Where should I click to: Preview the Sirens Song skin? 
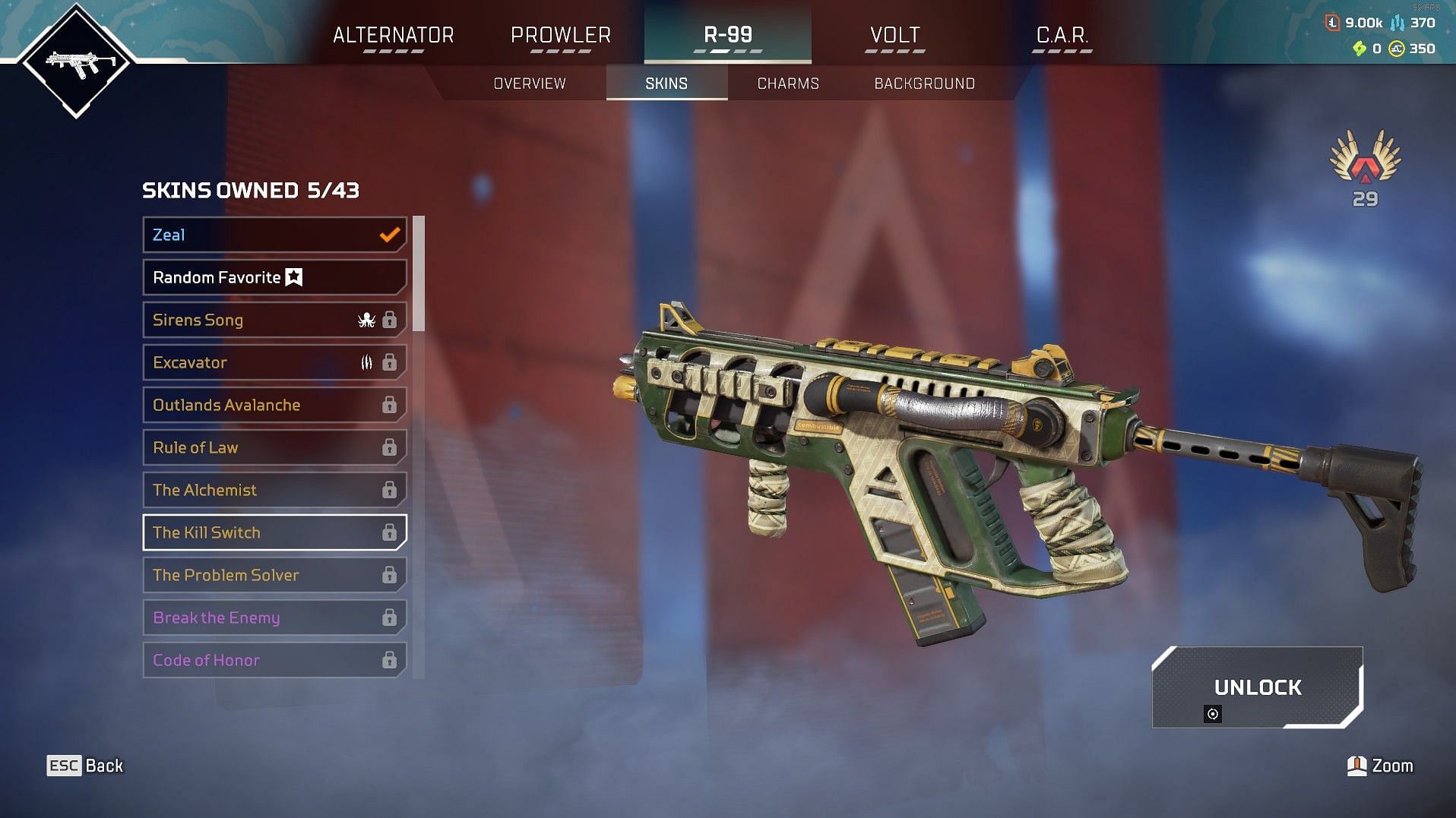274,320
